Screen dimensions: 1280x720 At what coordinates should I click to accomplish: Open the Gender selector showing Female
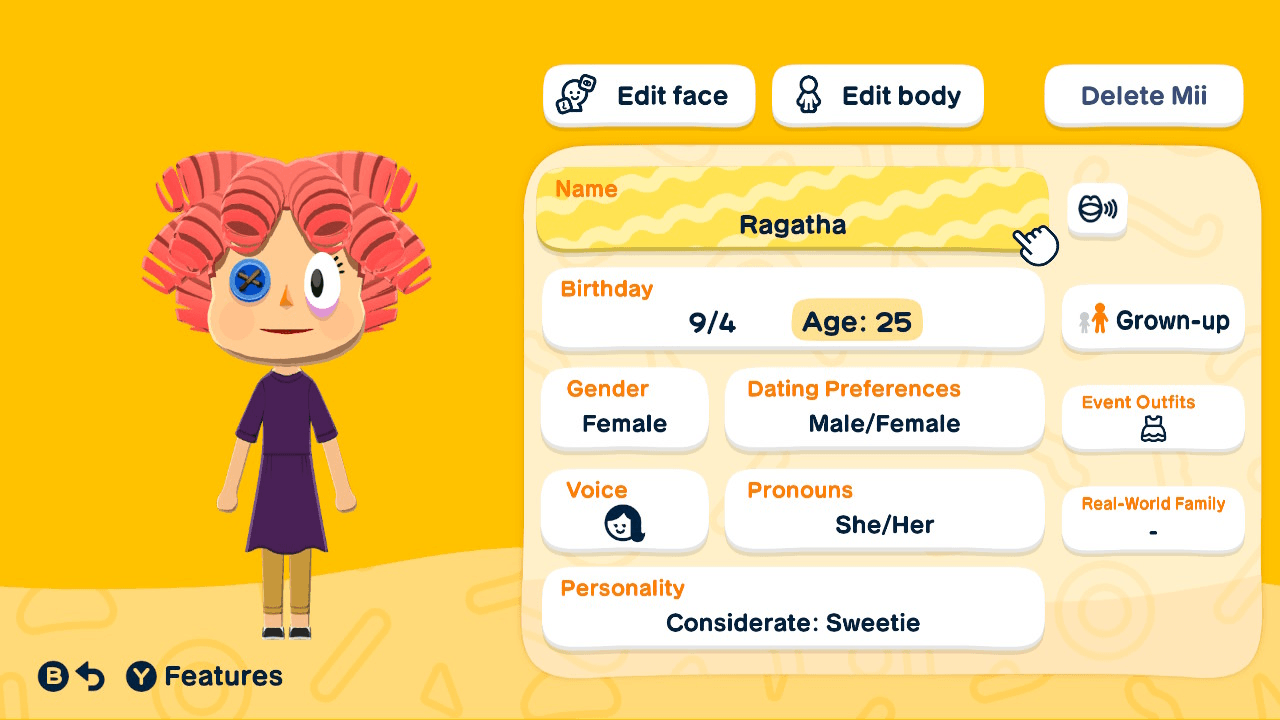[624, 408]
